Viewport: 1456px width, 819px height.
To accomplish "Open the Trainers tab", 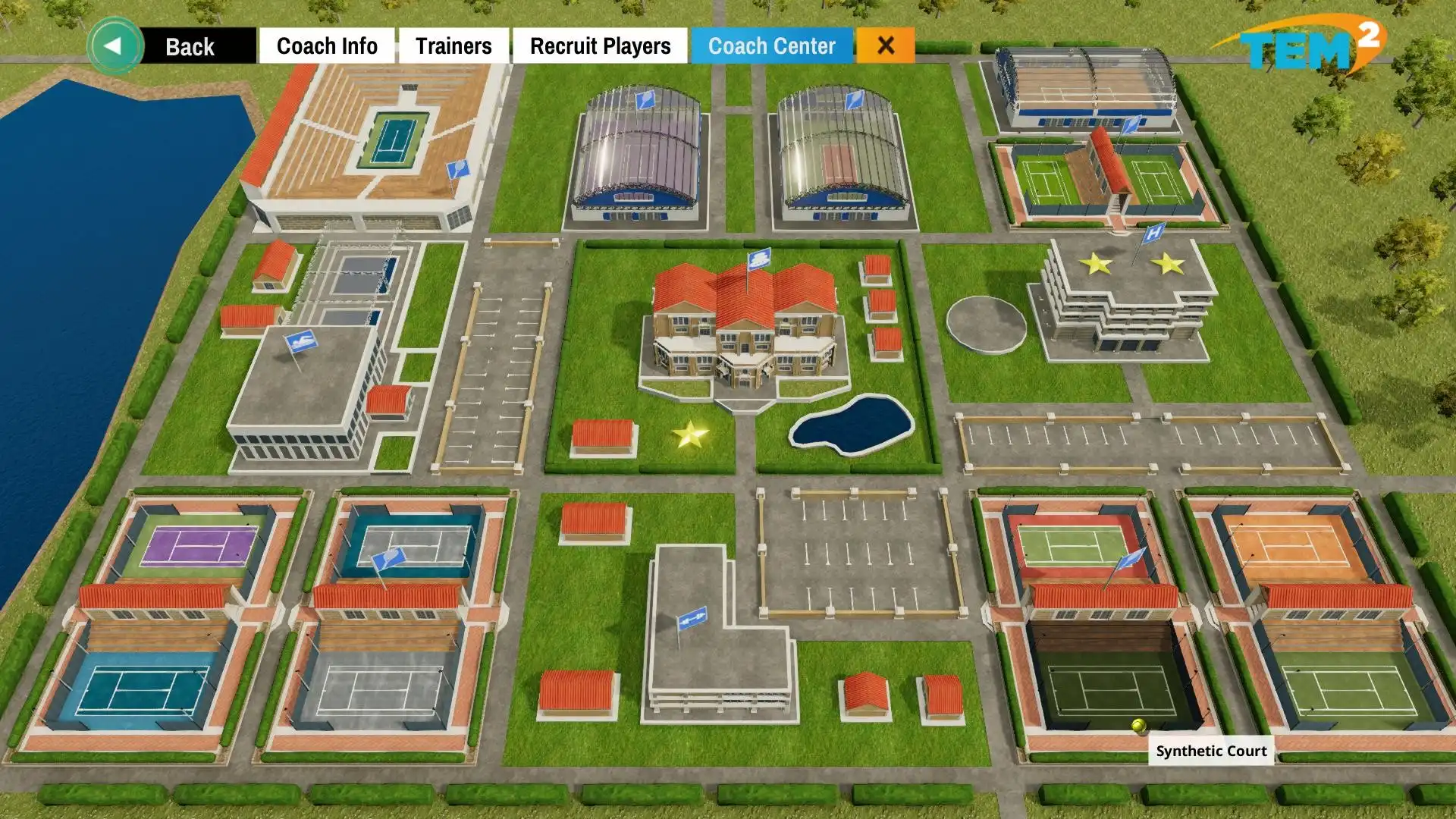I will point(453,45).
